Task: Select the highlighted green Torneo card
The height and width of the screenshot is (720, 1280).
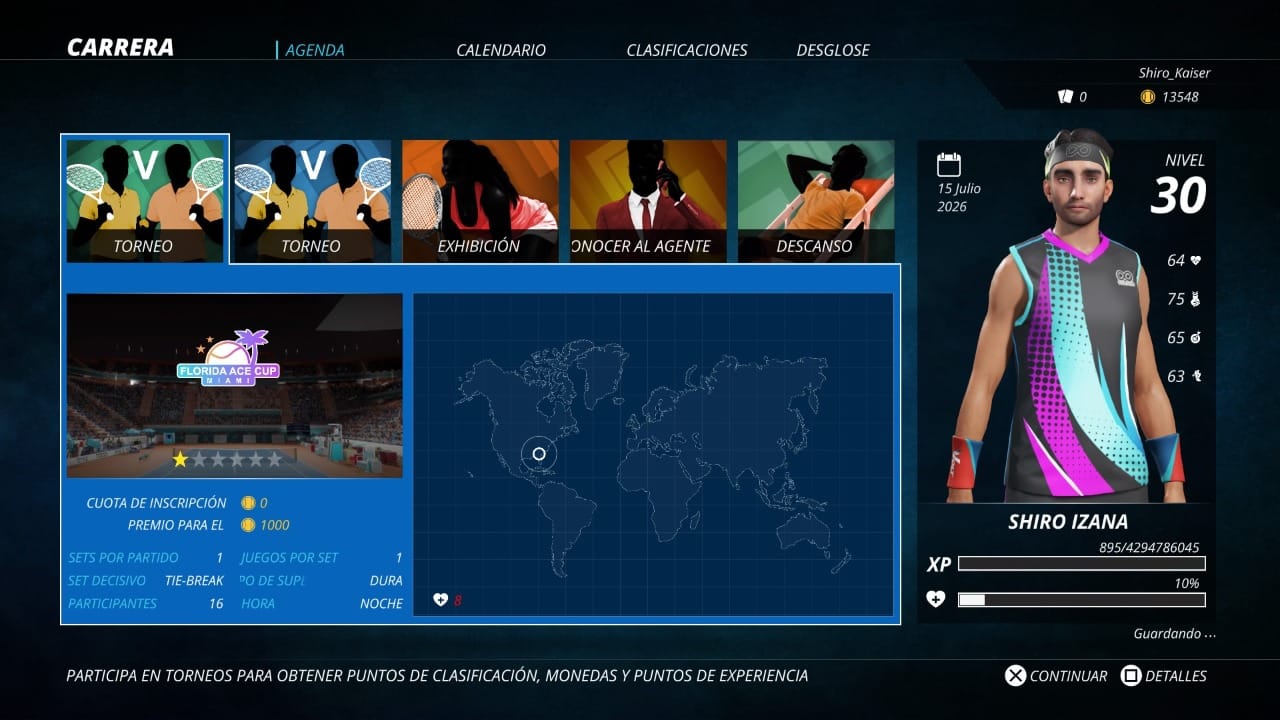Action: (x=145, y=200)
